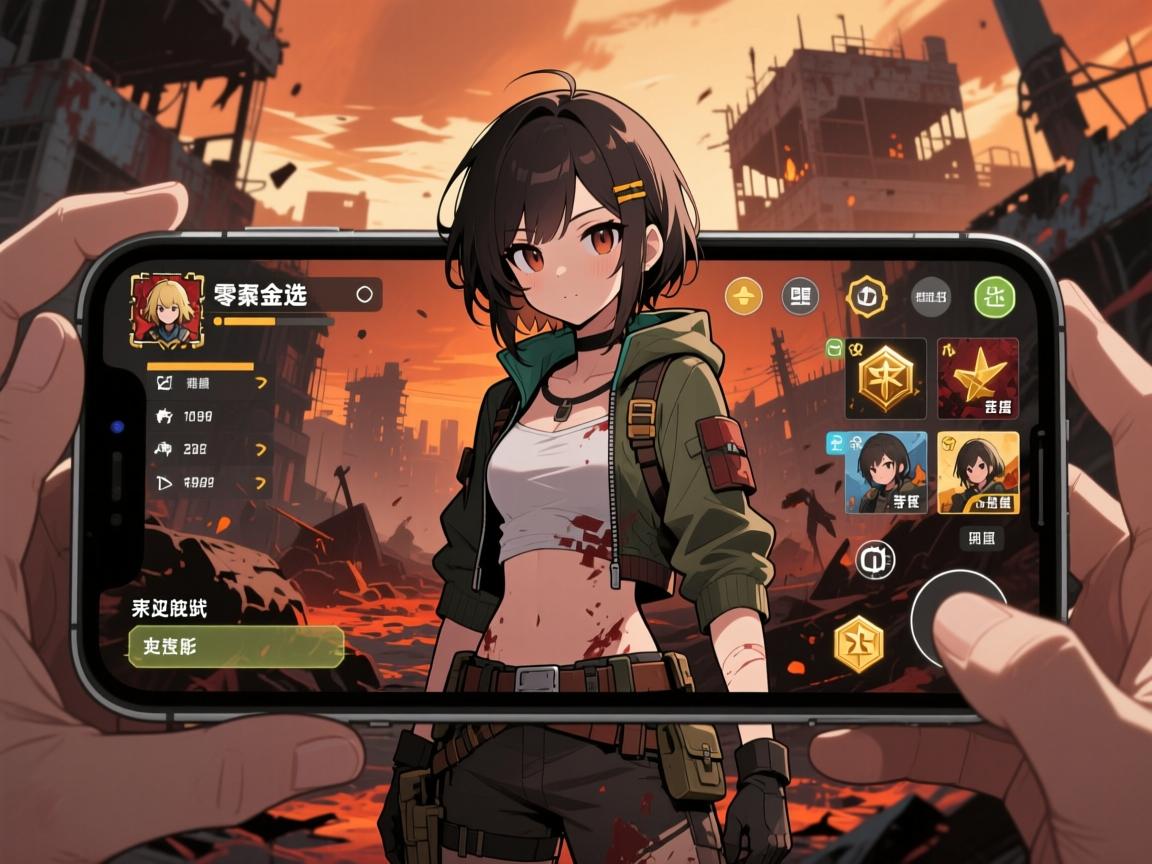1152x864 pixels.
Task: Tap the yellow round icon in the top row
Action: [743, 296]
